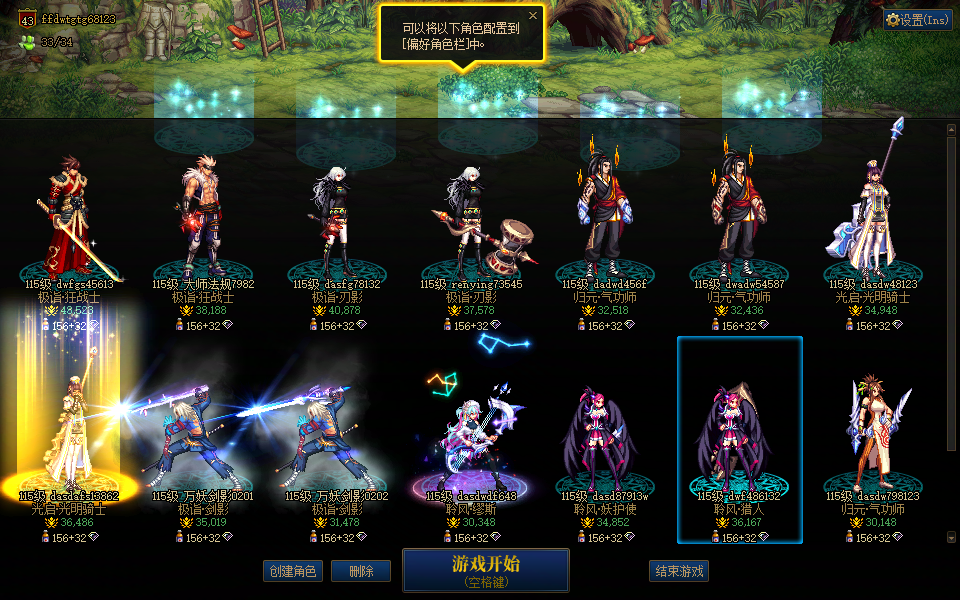Click the character list scrollbar
Viewport: 960px width, 600px height.
[x=951, y=290]
